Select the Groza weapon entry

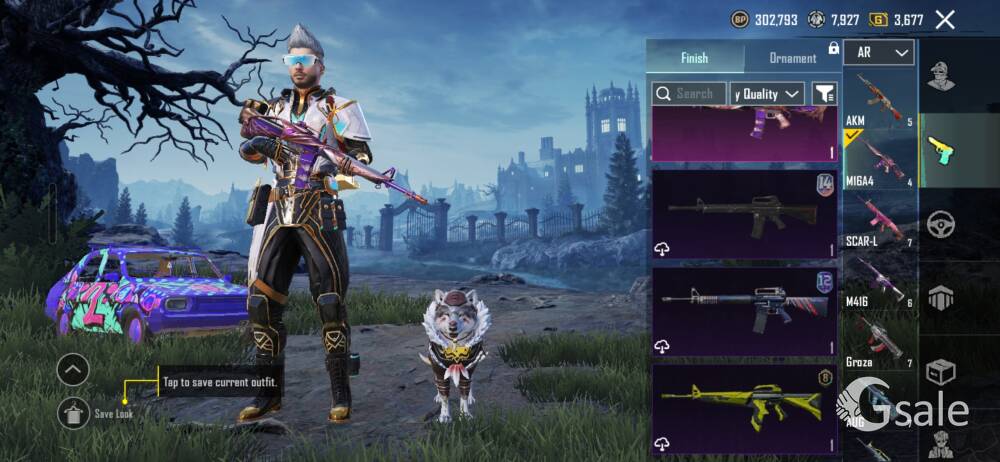click(x=879, y=343)
